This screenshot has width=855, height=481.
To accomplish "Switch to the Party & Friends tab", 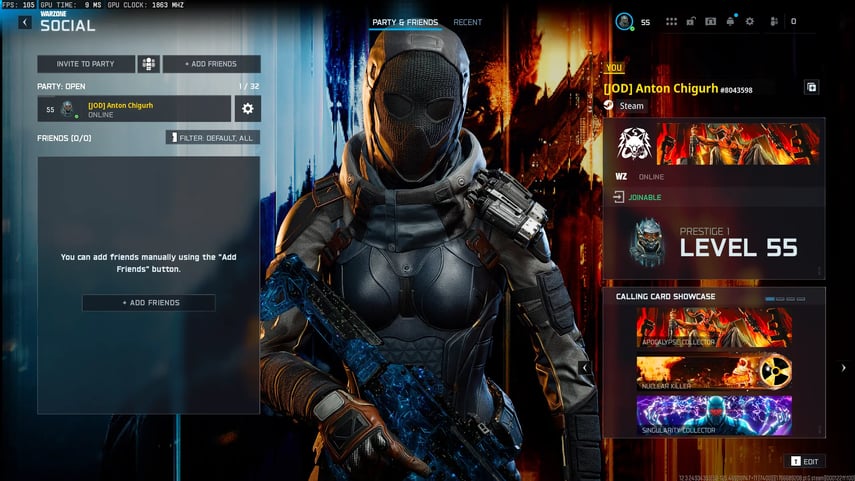I will point(405,22).
